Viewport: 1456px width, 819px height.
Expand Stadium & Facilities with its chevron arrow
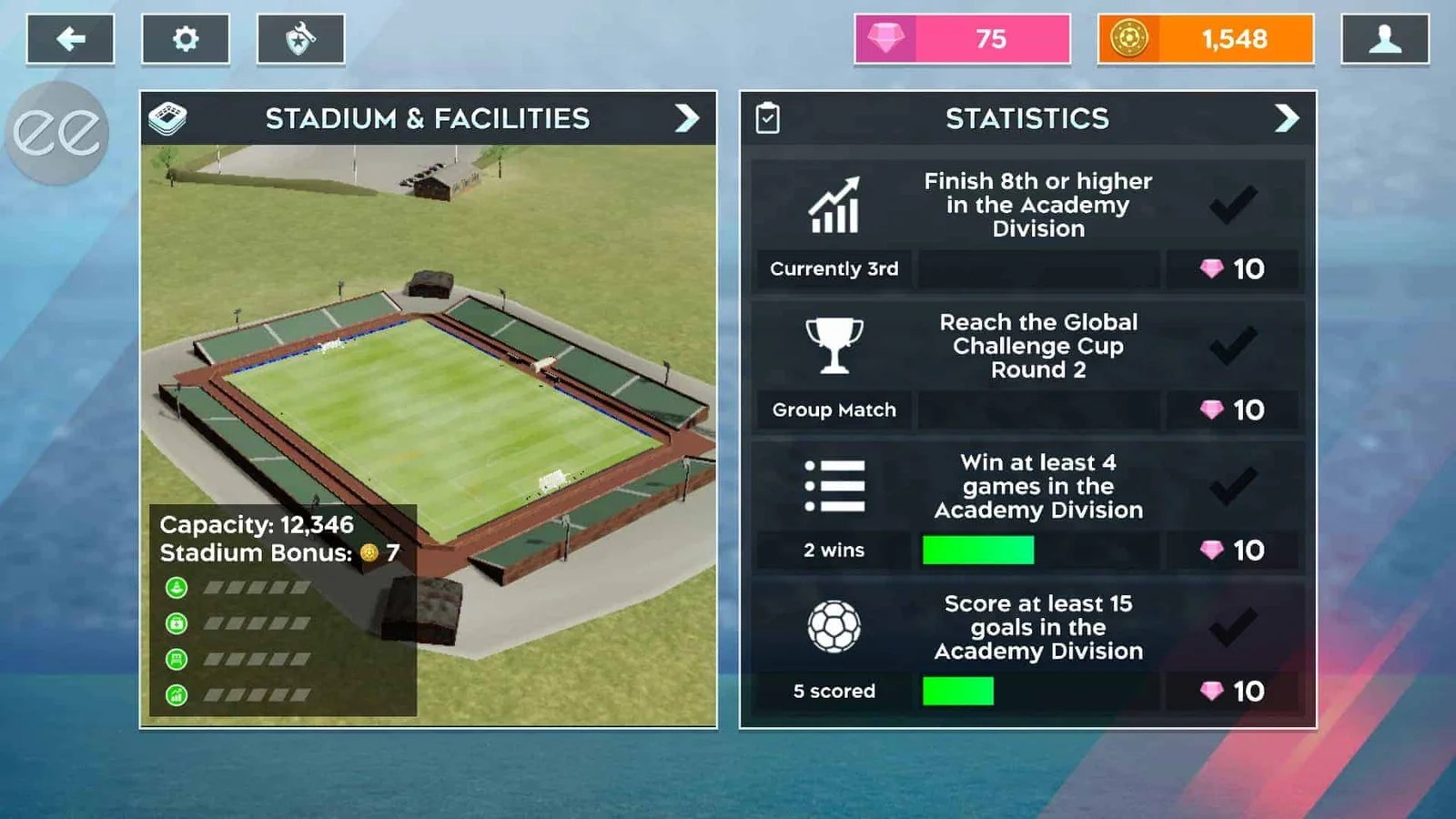pyautogui.click(x=689, y=118)
